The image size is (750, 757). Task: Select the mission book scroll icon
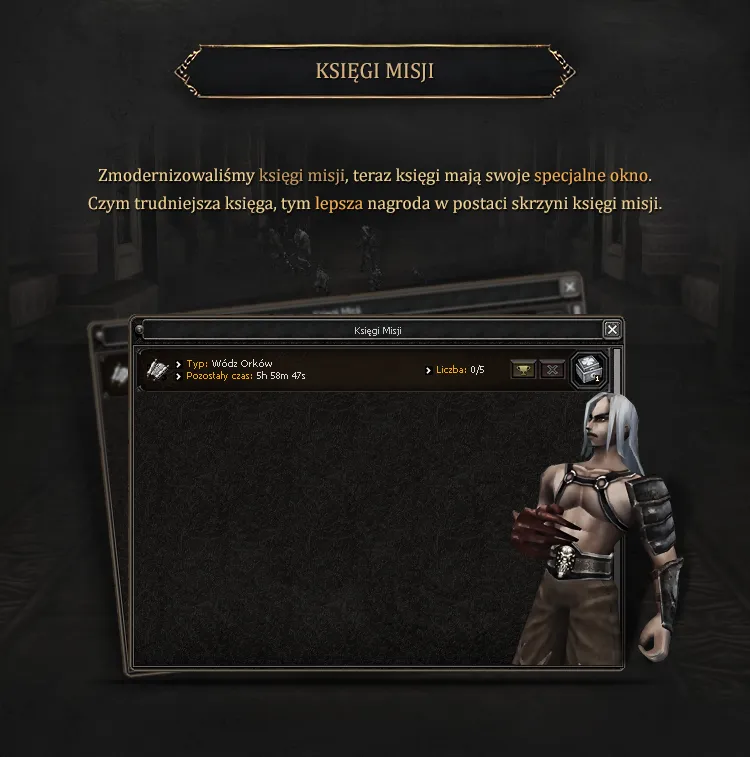157,370
